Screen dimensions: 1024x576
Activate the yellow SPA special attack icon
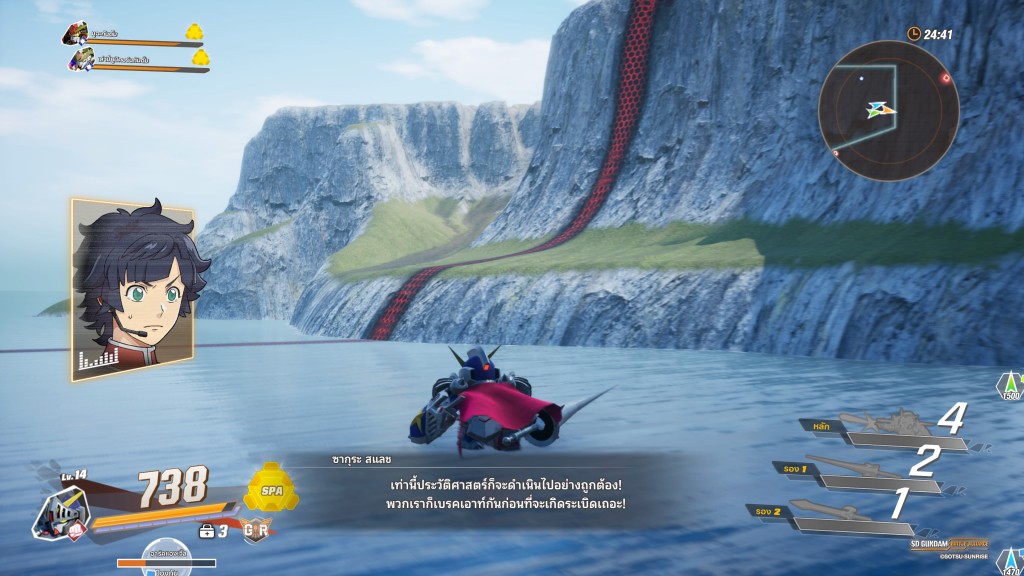pyautogui.click(x=270, y=487)
